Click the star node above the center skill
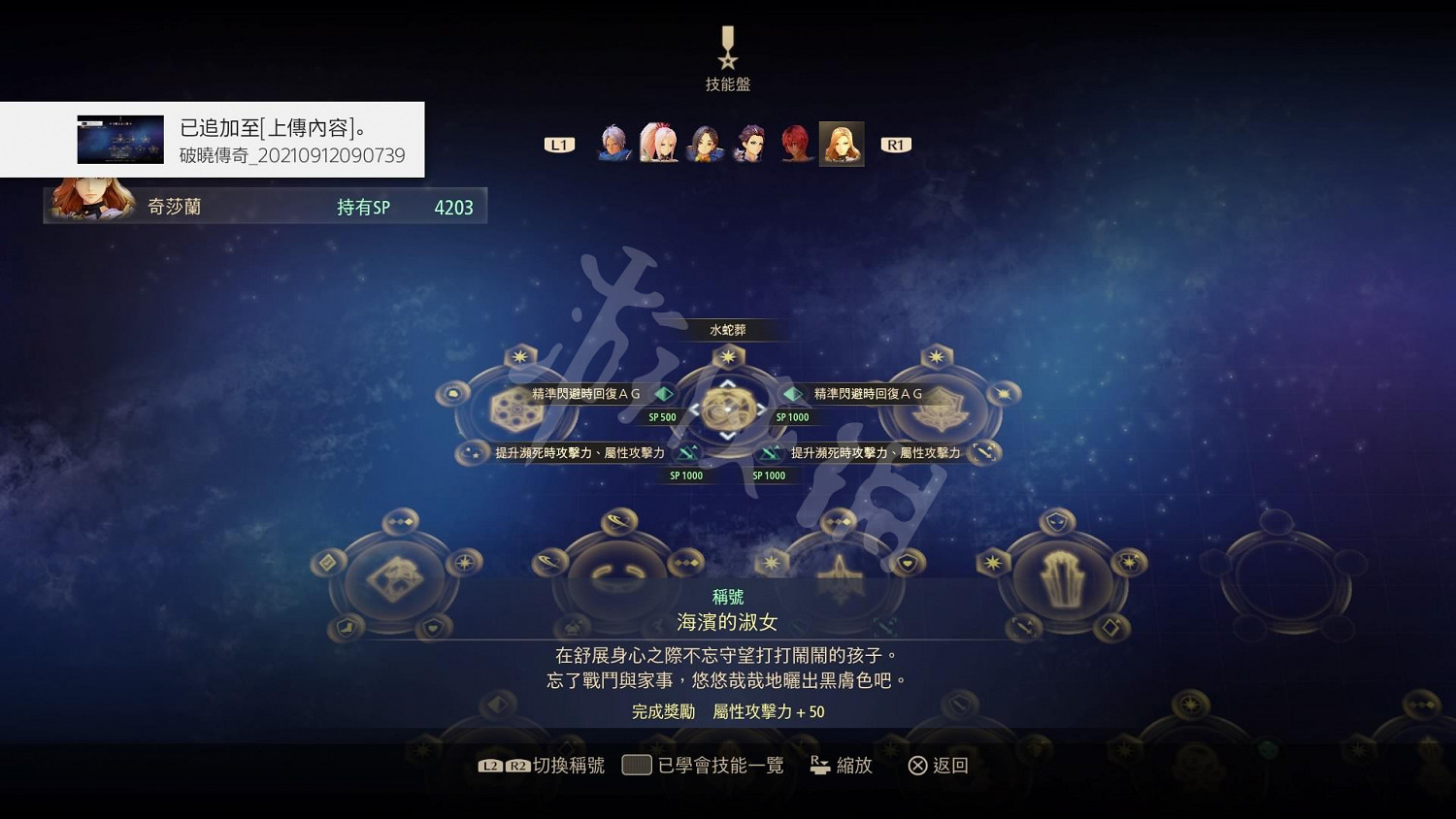This screenshot has width=1456, height=819. (726, 356)
